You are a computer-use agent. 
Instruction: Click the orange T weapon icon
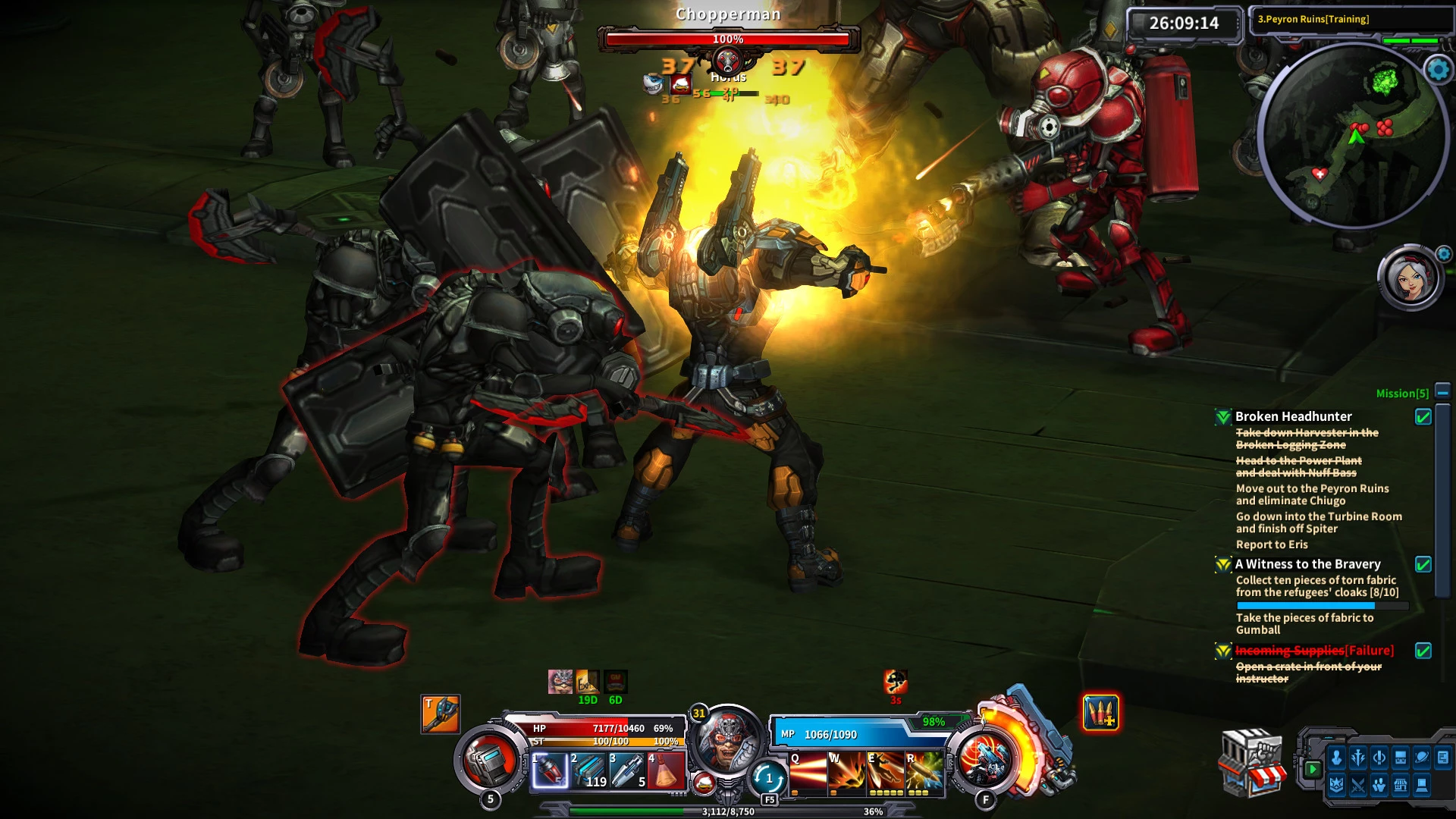tap(441, 714)
